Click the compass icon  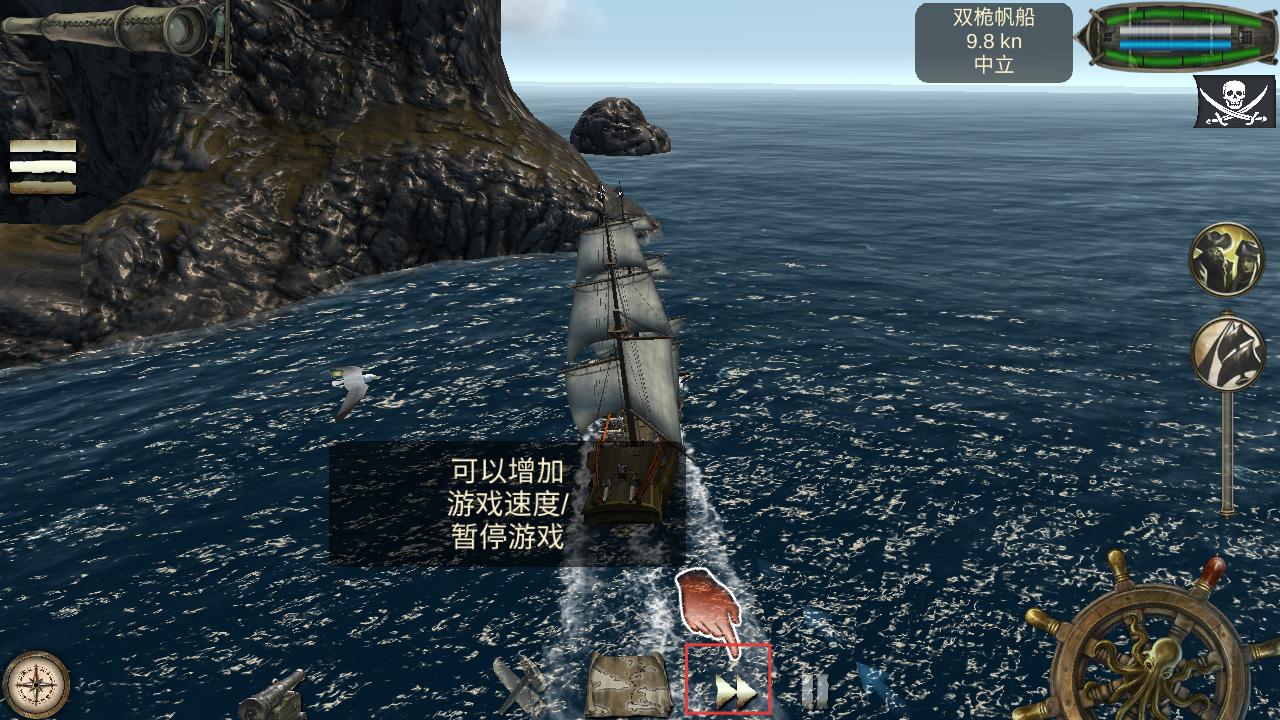click(37, 686)
